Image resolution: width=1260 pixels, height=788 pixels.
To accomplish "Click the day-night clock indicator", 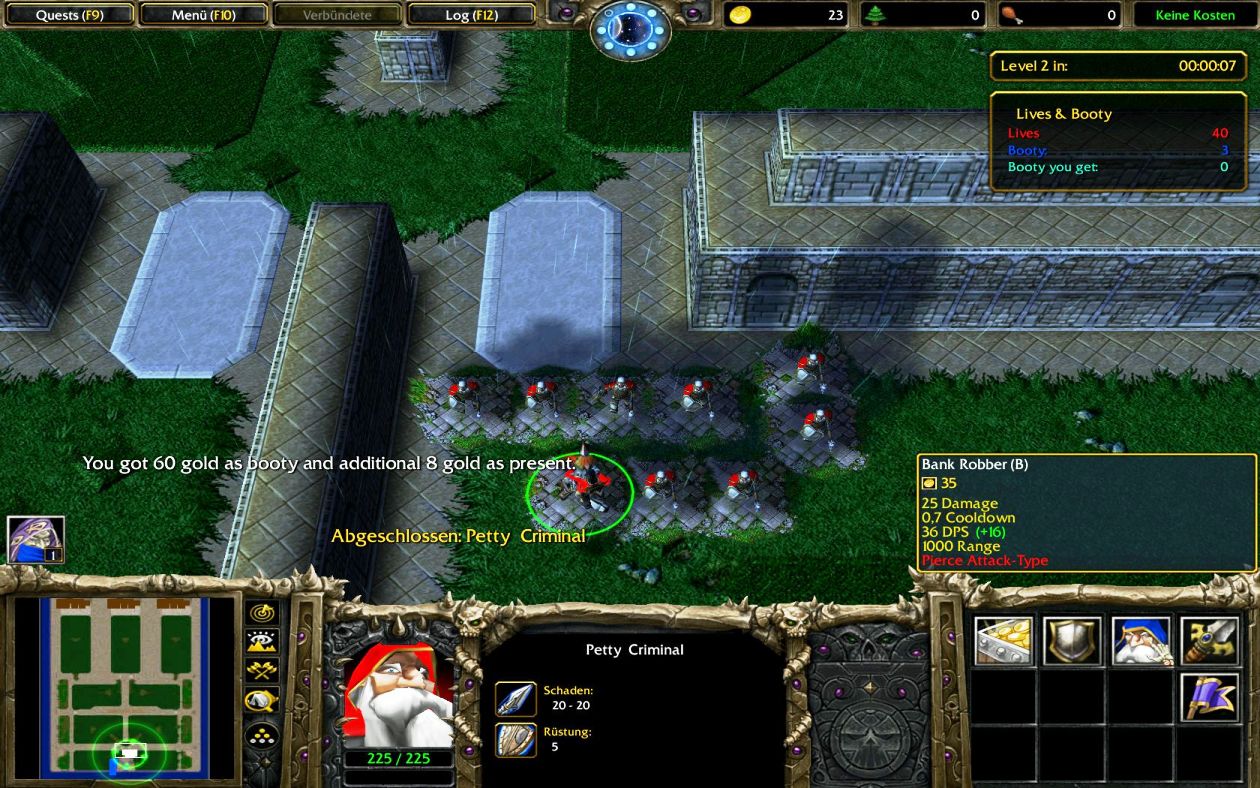I will [629, 29].
